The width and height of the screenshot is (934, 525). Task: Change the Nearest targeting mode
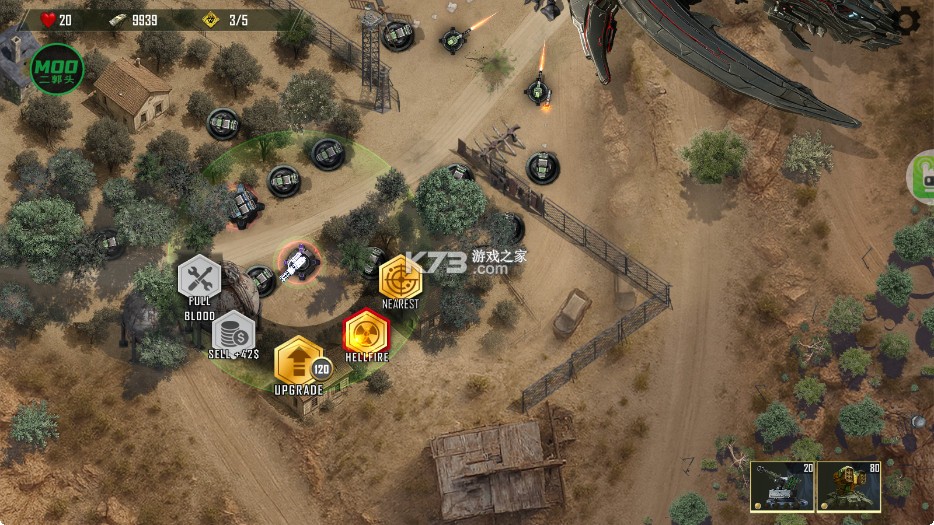[400, 276]
